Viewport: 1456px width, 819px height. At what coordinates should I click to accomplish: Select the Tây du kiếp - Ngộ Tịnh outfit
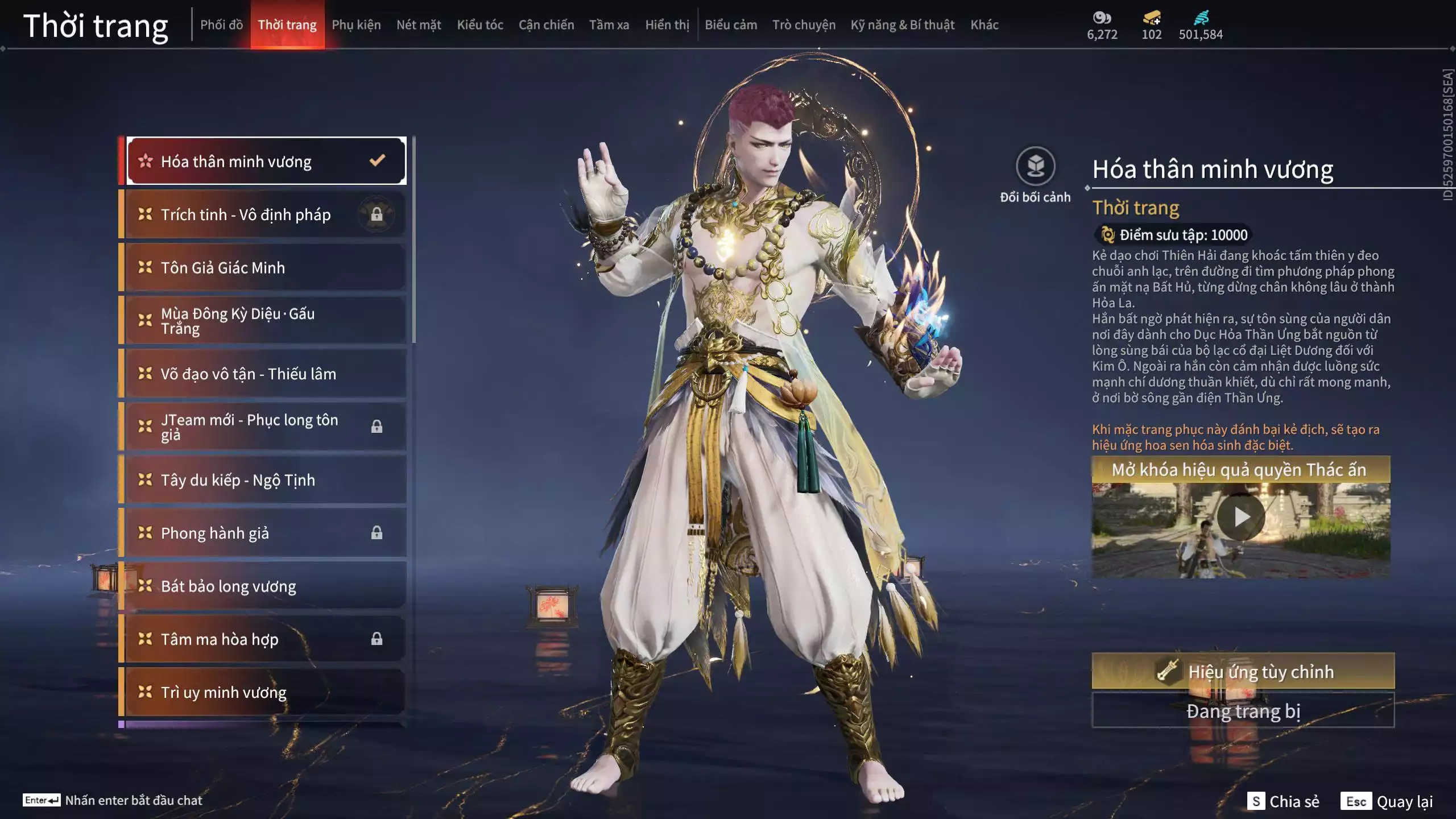point(265,480)
